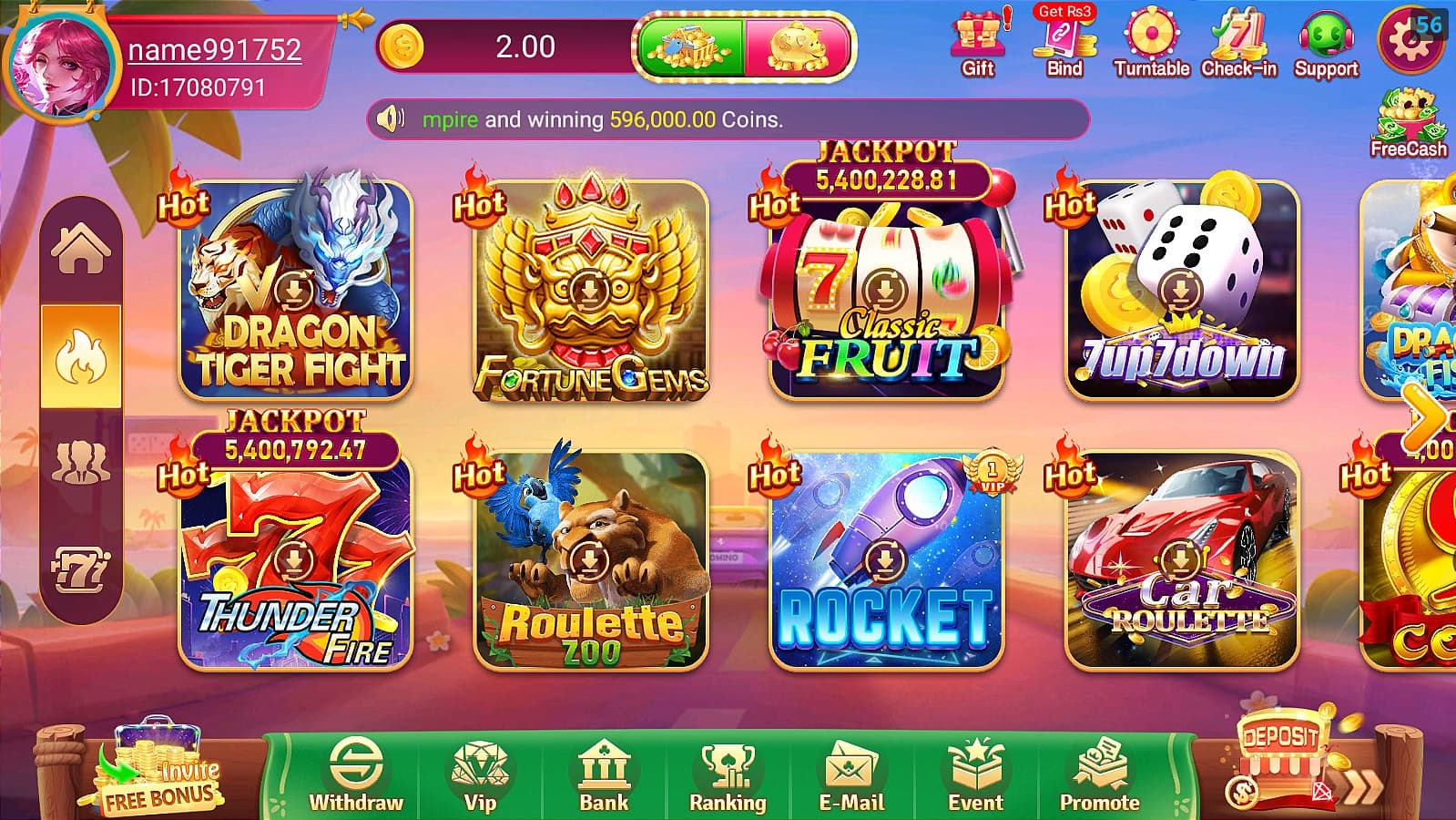Open Bind to get Rs3
1456x820 pixels.
pos(1064,41)
